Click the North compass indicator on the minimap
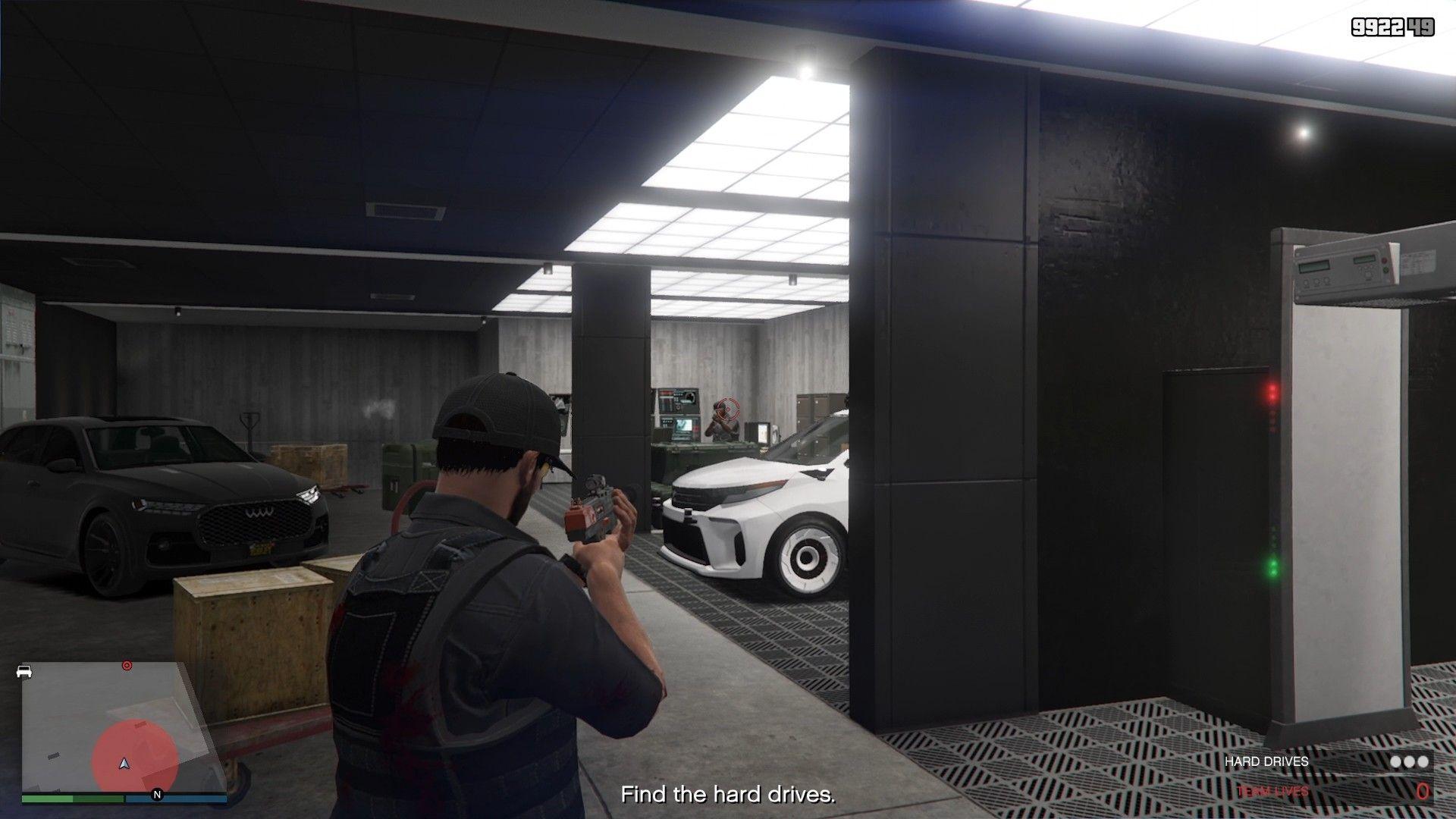 156,793
